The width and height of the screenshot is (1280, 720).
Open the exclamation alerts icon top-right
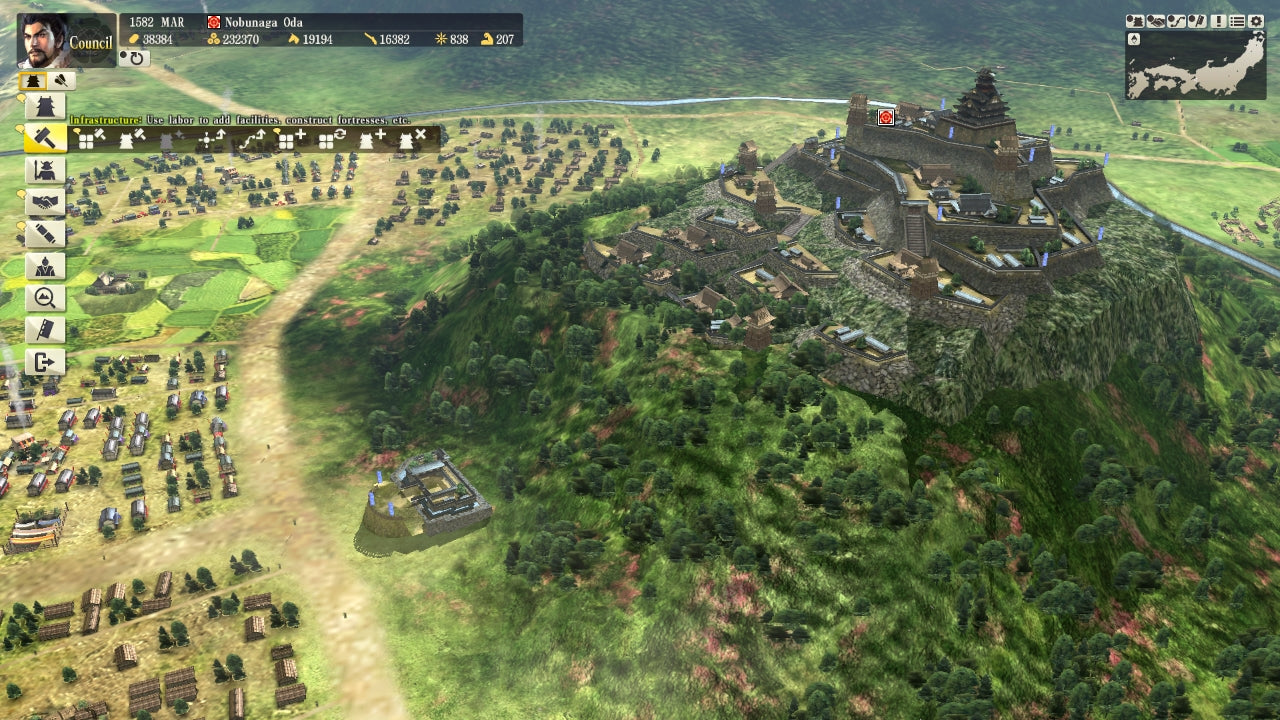[1219, 21]
